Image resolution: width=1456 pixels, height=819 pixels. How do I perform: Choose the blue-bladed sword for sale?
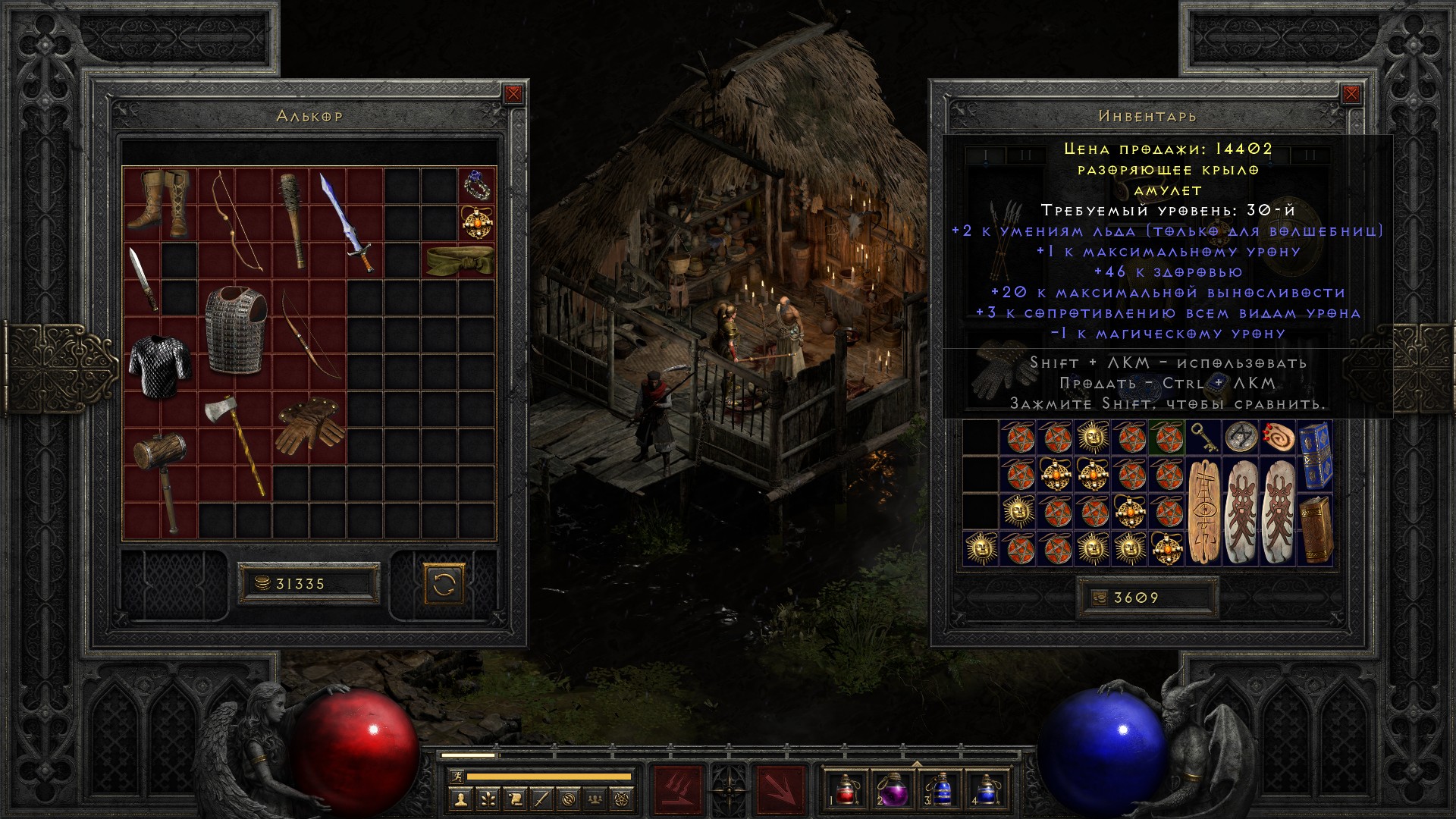pyautogui.click(x=346, y=221)
